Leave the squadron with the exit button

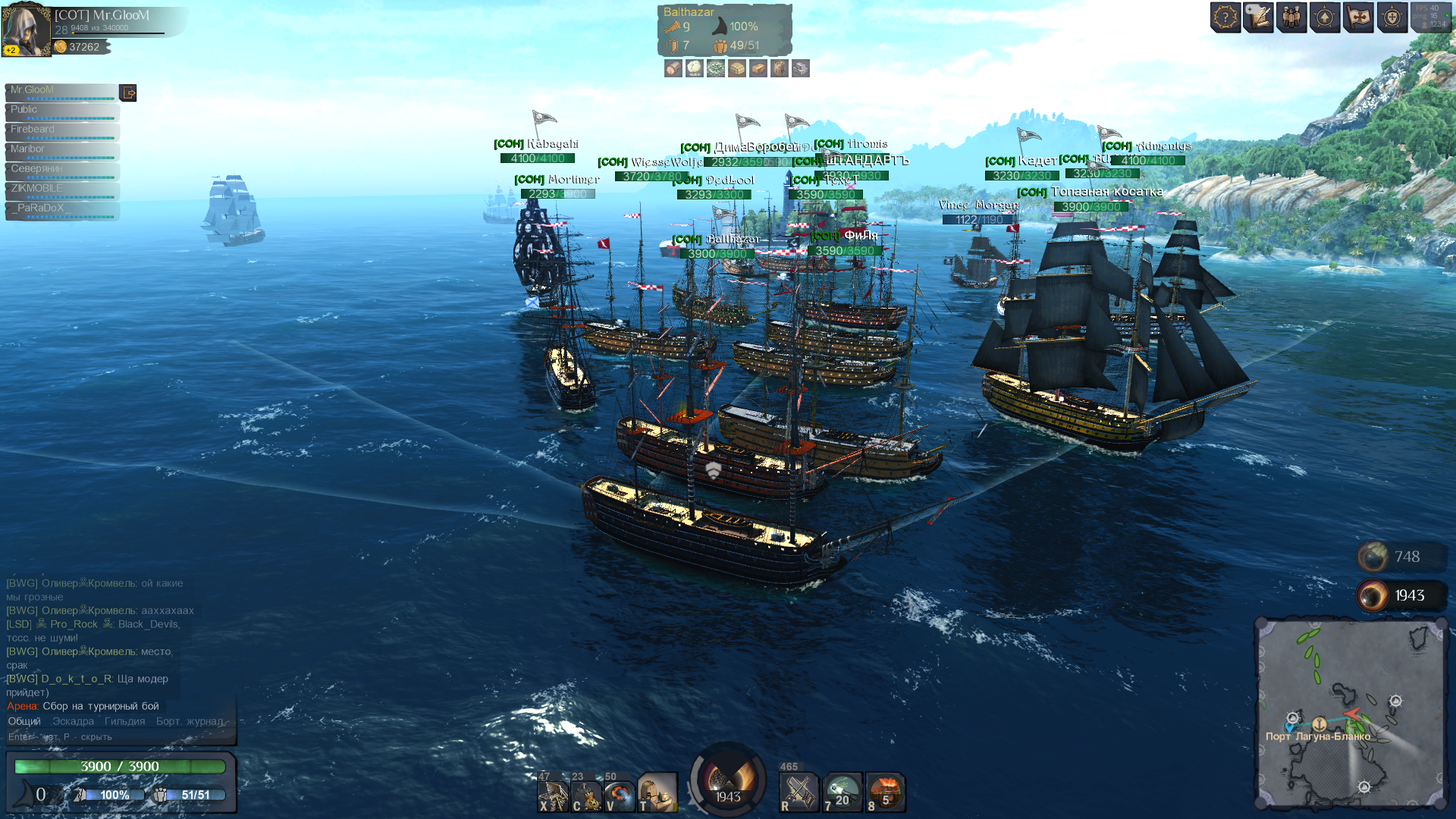(x=128, y=93)
